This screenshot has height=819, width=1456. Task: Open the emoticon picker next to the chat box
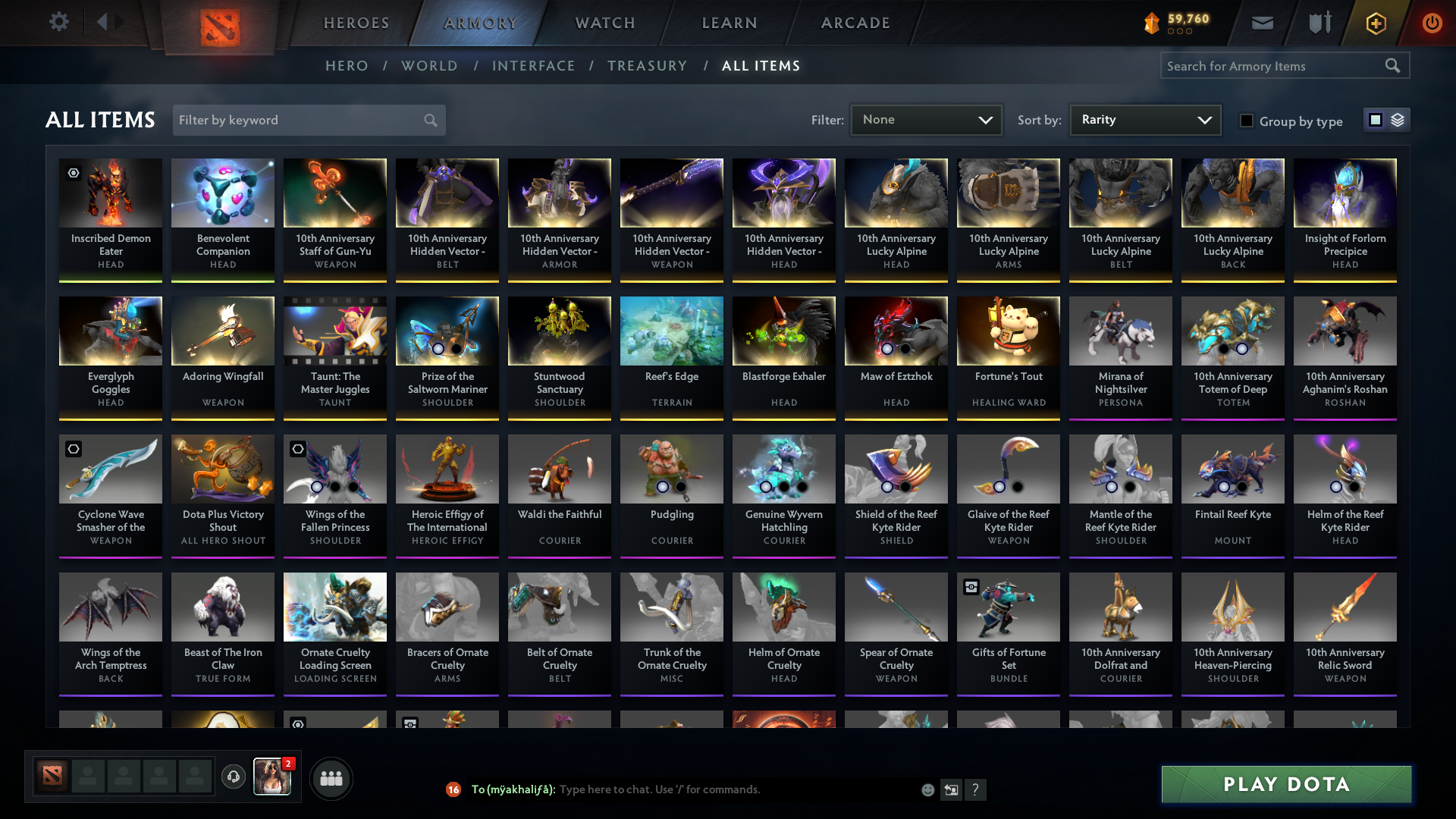coord(927,789)
